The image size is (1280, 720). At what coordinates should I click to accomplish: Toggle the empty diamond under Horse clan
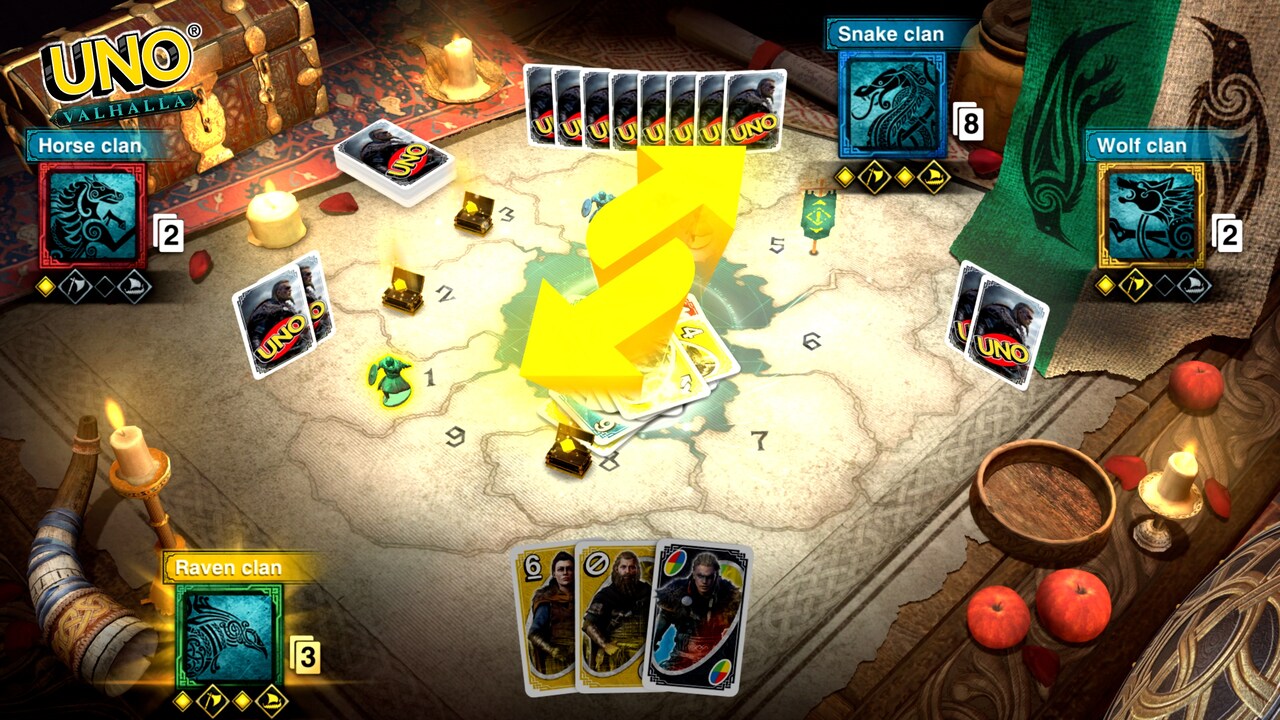tap(105, 288)
